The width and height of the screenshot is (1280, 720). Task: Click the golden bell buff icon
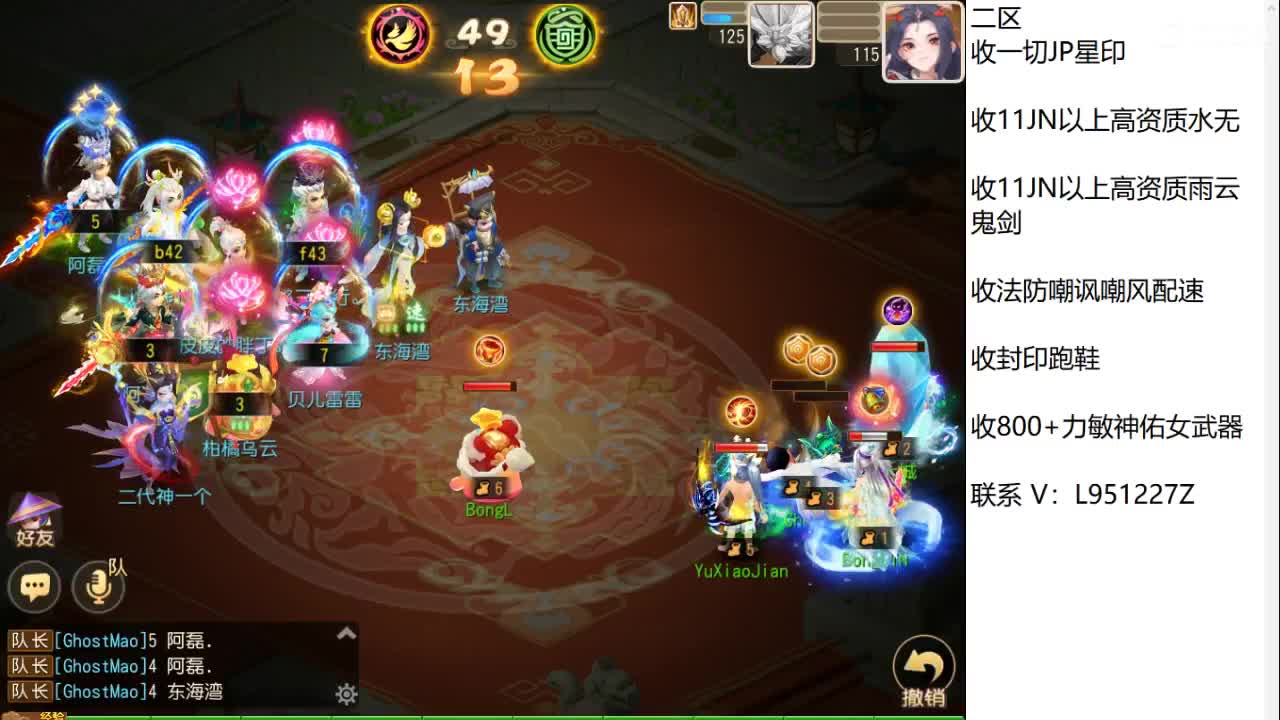875,400
